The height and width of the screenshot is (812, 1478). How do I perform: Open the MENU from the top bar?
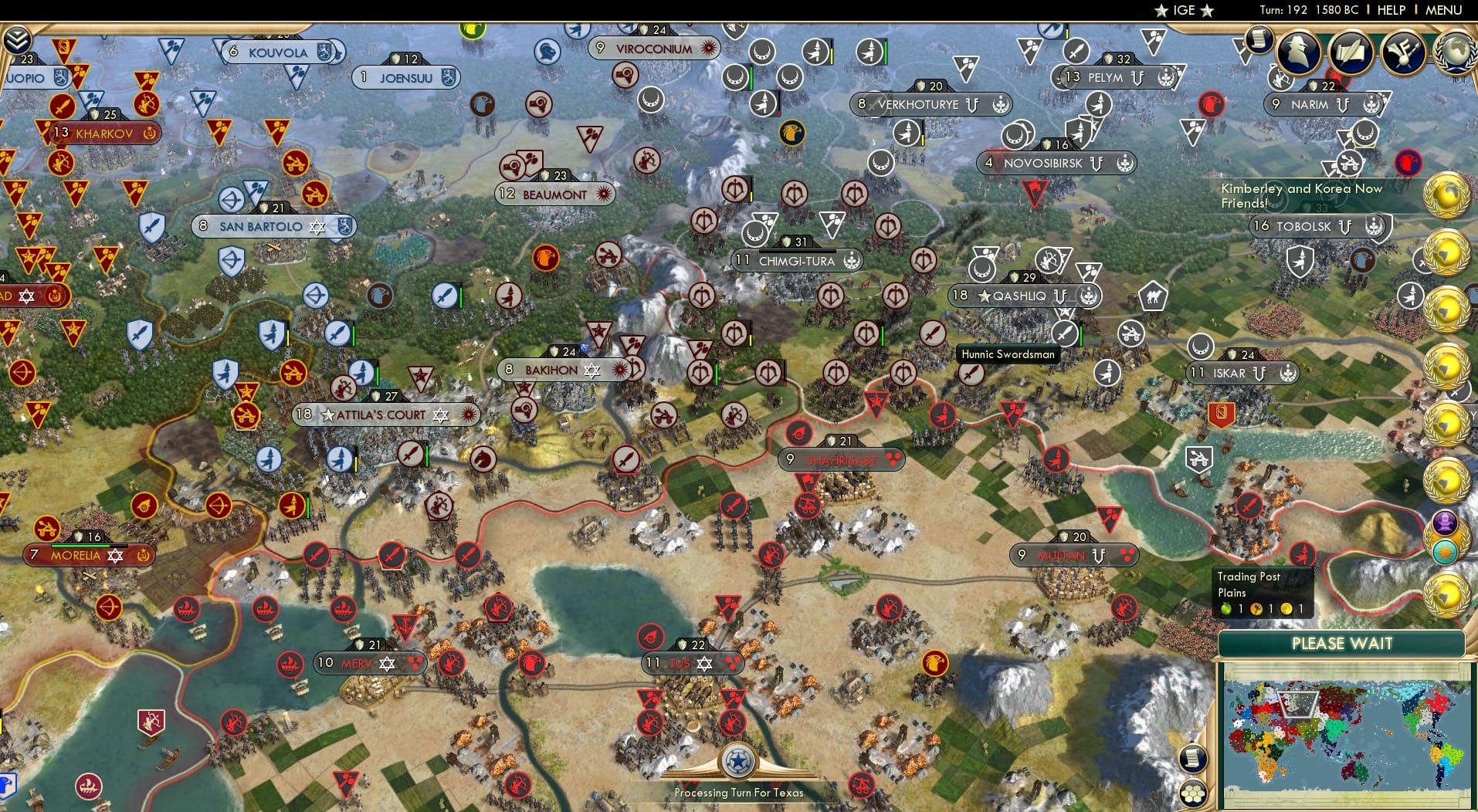click(x=1443, y=10)
